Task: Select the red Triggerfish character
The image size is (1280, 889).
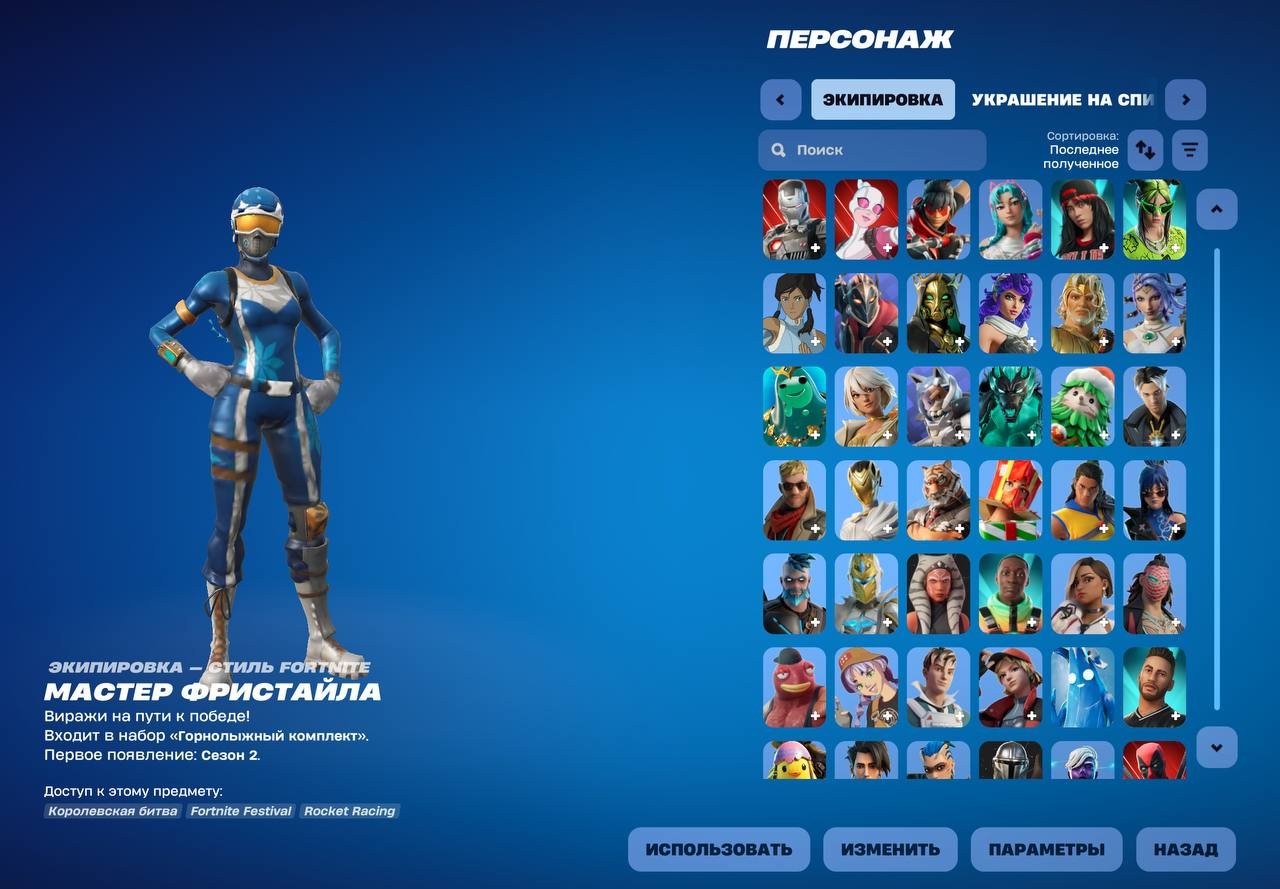Action: (794, 686)
